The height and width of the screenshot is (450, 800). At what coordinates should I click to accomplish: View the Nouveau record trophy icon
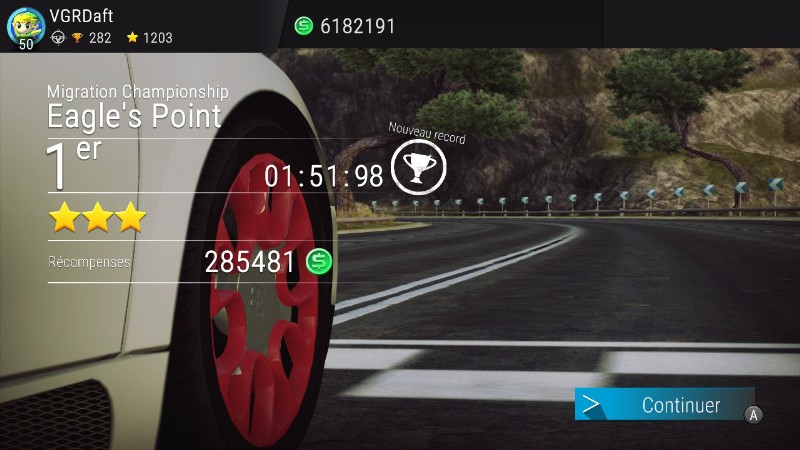(418, 169)
